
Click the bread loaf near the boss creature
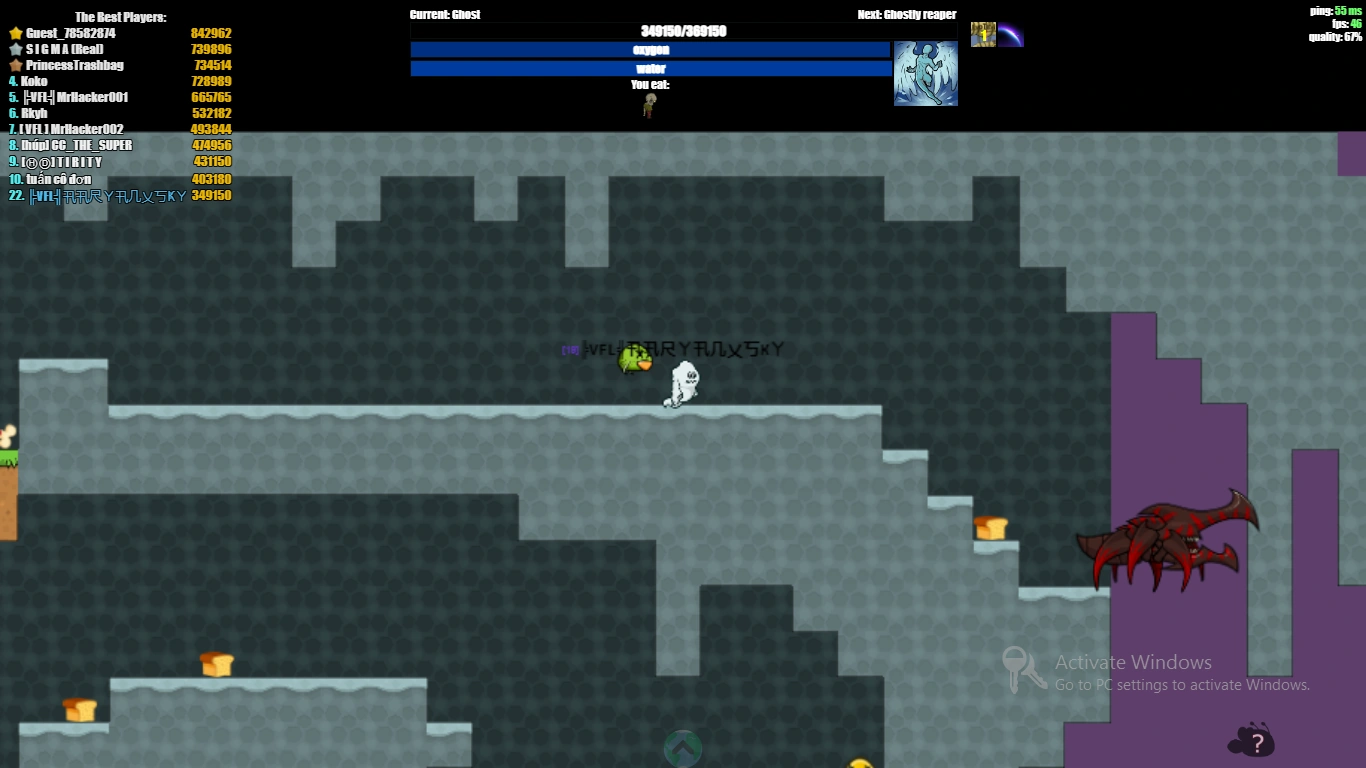coord(991,528)
